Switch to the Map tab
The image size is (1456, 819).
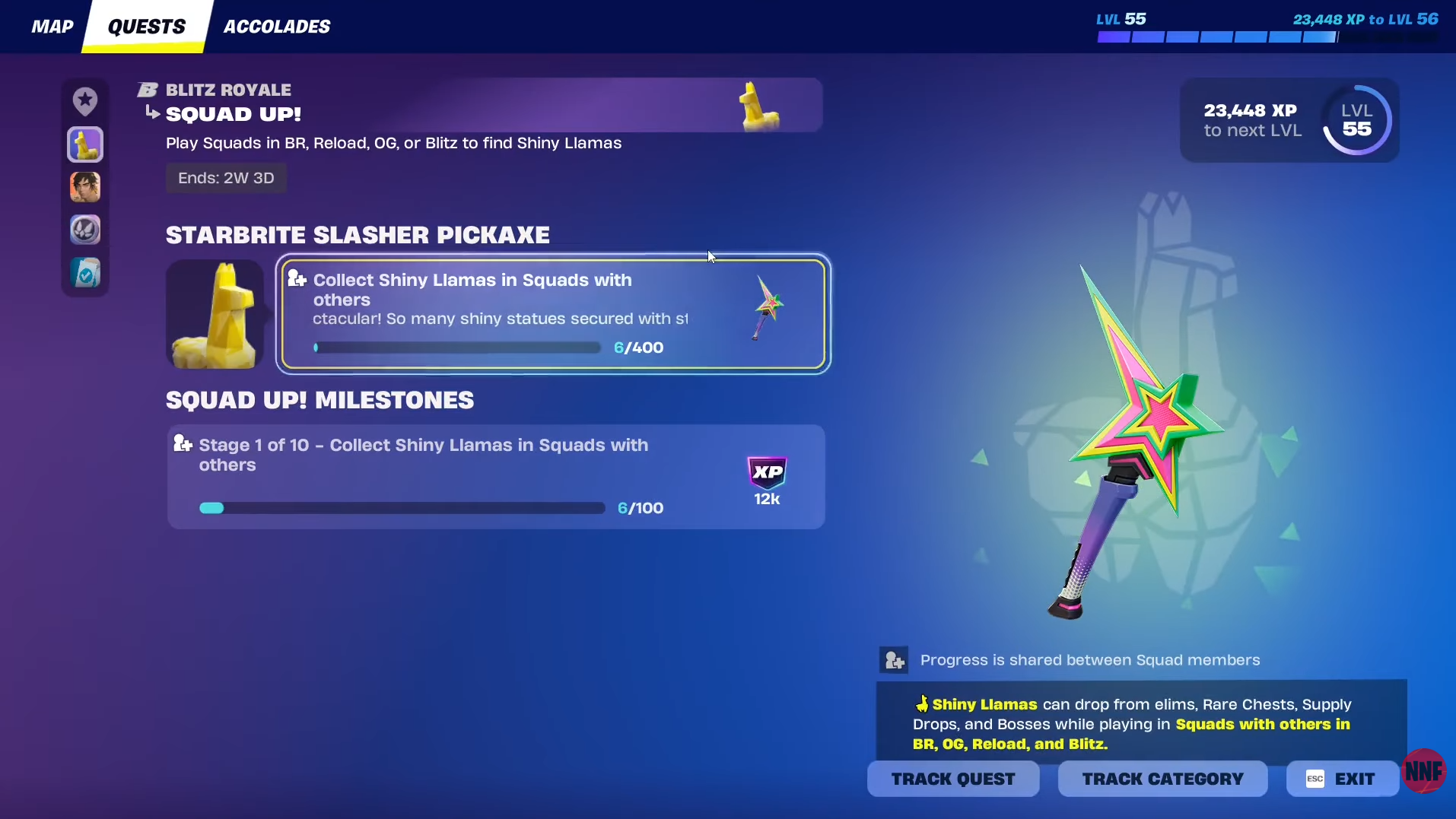52,27
